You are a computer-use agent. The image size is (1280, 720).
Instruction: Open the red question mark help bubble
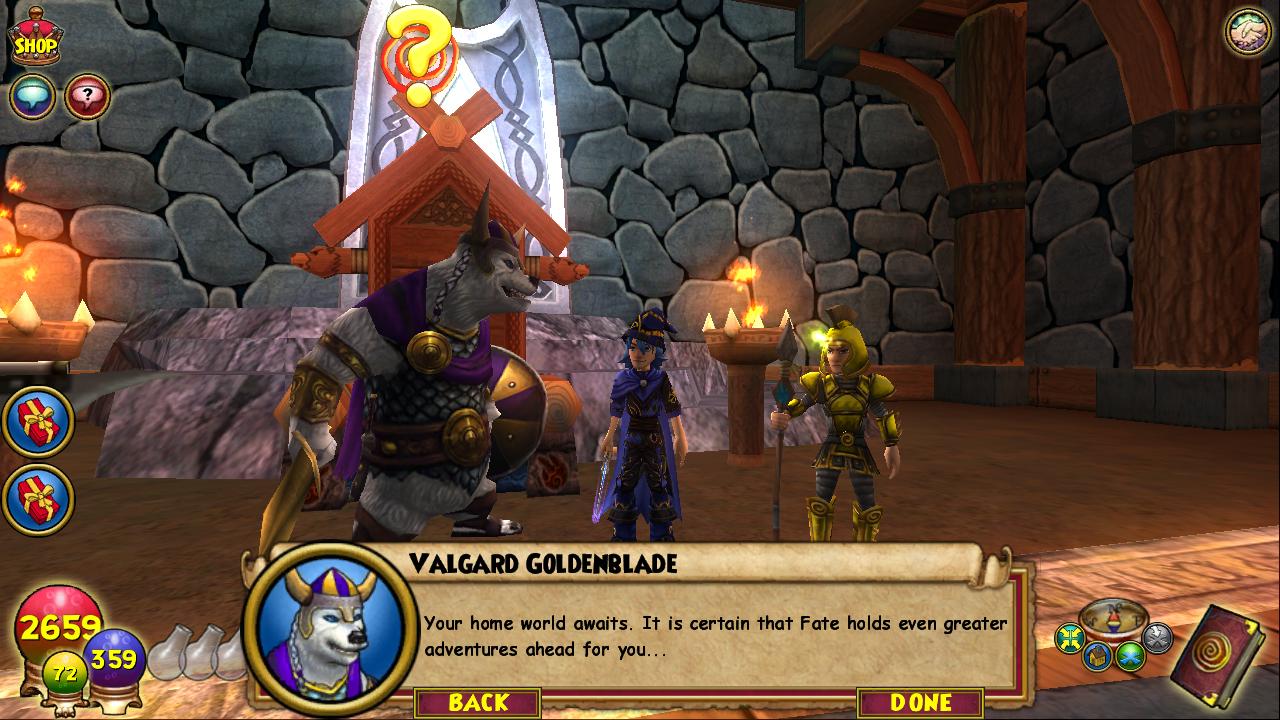click(88, 97)
